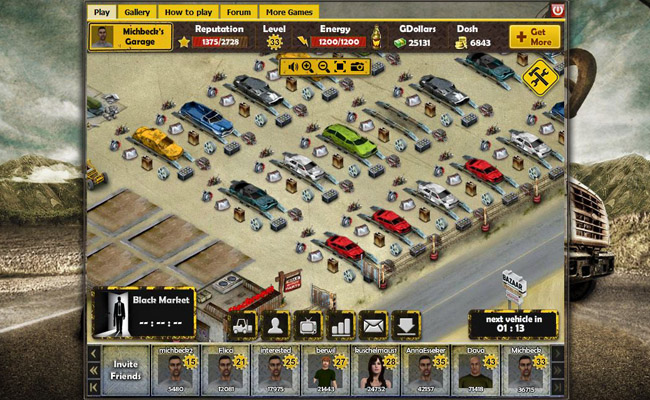Open the Black Market panel
Screen dimensions: 650x400
[130, 313]
